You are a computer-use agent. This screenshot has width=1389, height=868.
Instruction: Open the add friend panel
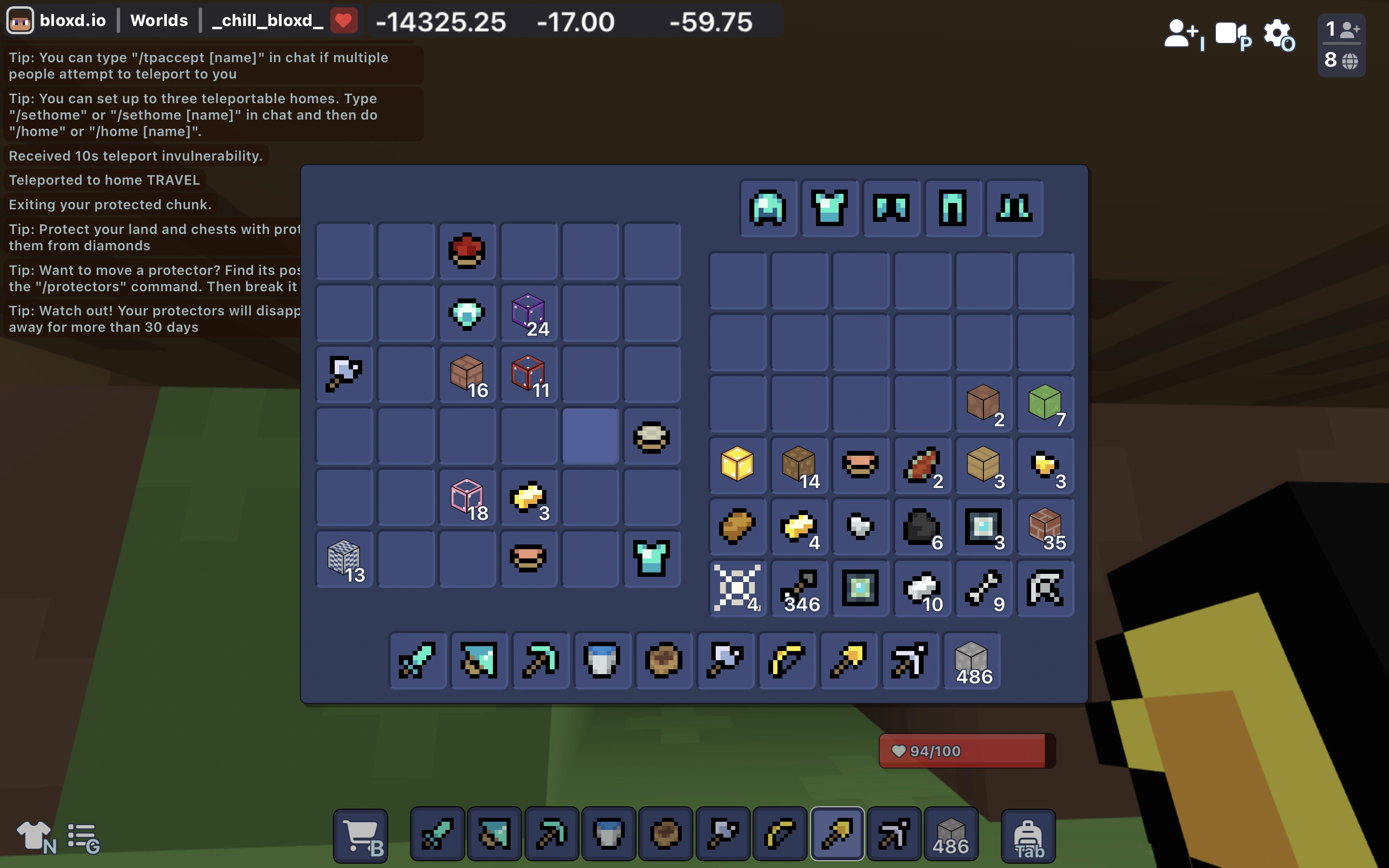[x=1181, y=34]
